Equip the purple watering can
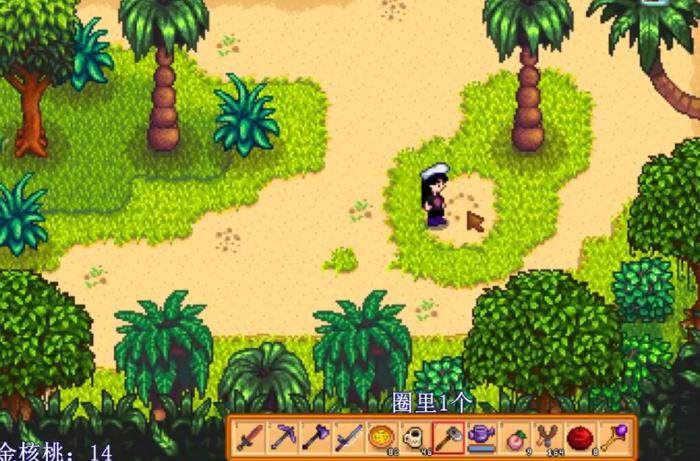 pos(481,438)
